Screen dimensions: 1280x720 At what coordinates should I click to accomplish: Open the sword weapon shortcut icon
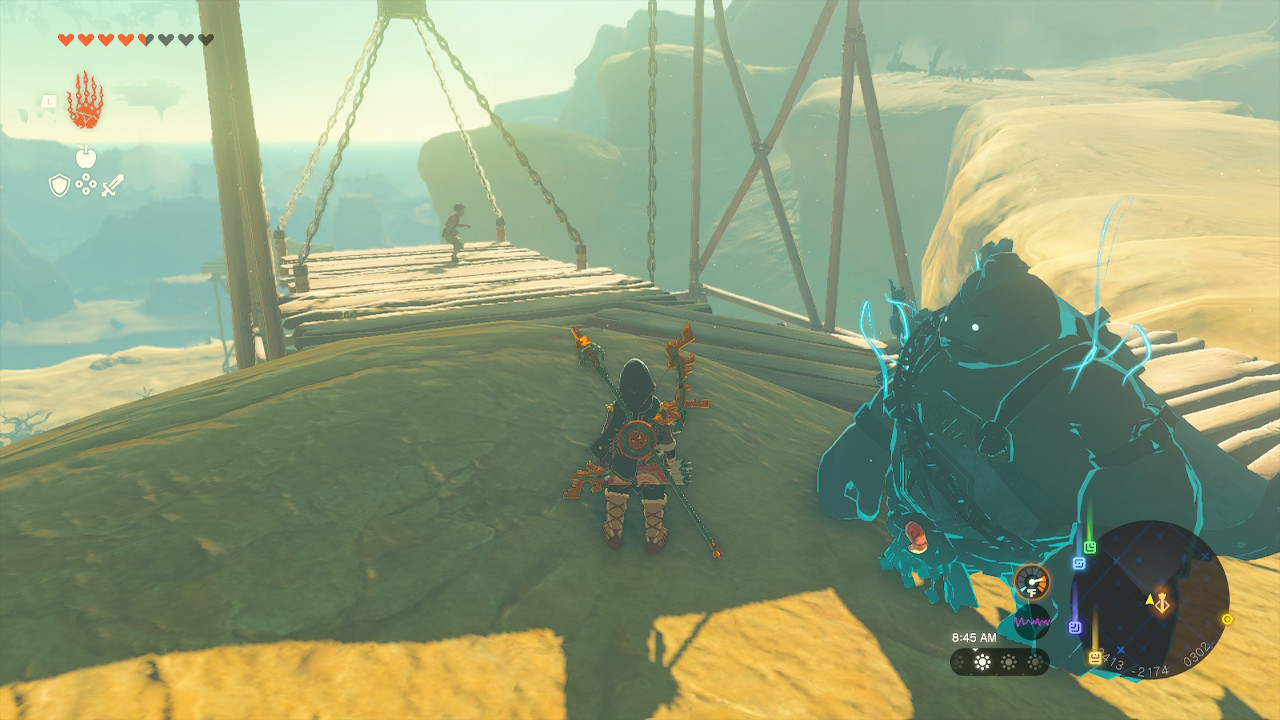[x=112, y=185]
